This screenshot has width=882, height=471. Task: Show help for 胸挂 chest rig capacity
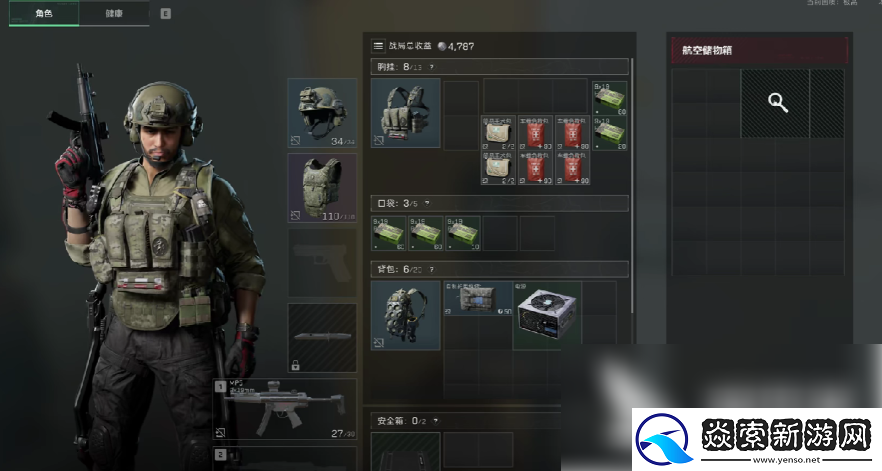pyautogui.click(x=431, y=67)
